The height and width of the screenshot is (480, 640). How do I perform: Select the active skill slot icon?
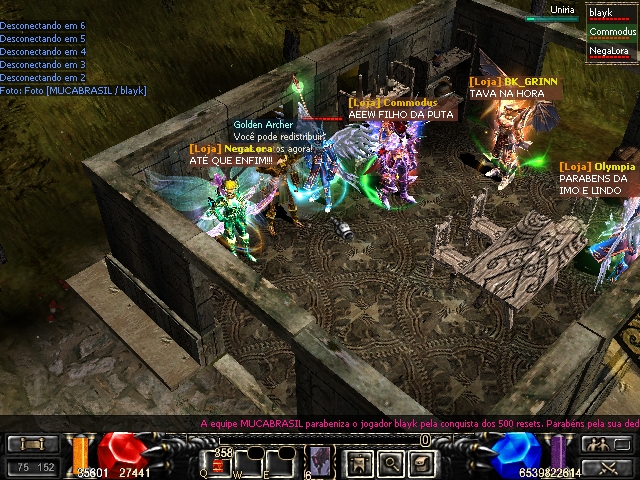[320, 461]
